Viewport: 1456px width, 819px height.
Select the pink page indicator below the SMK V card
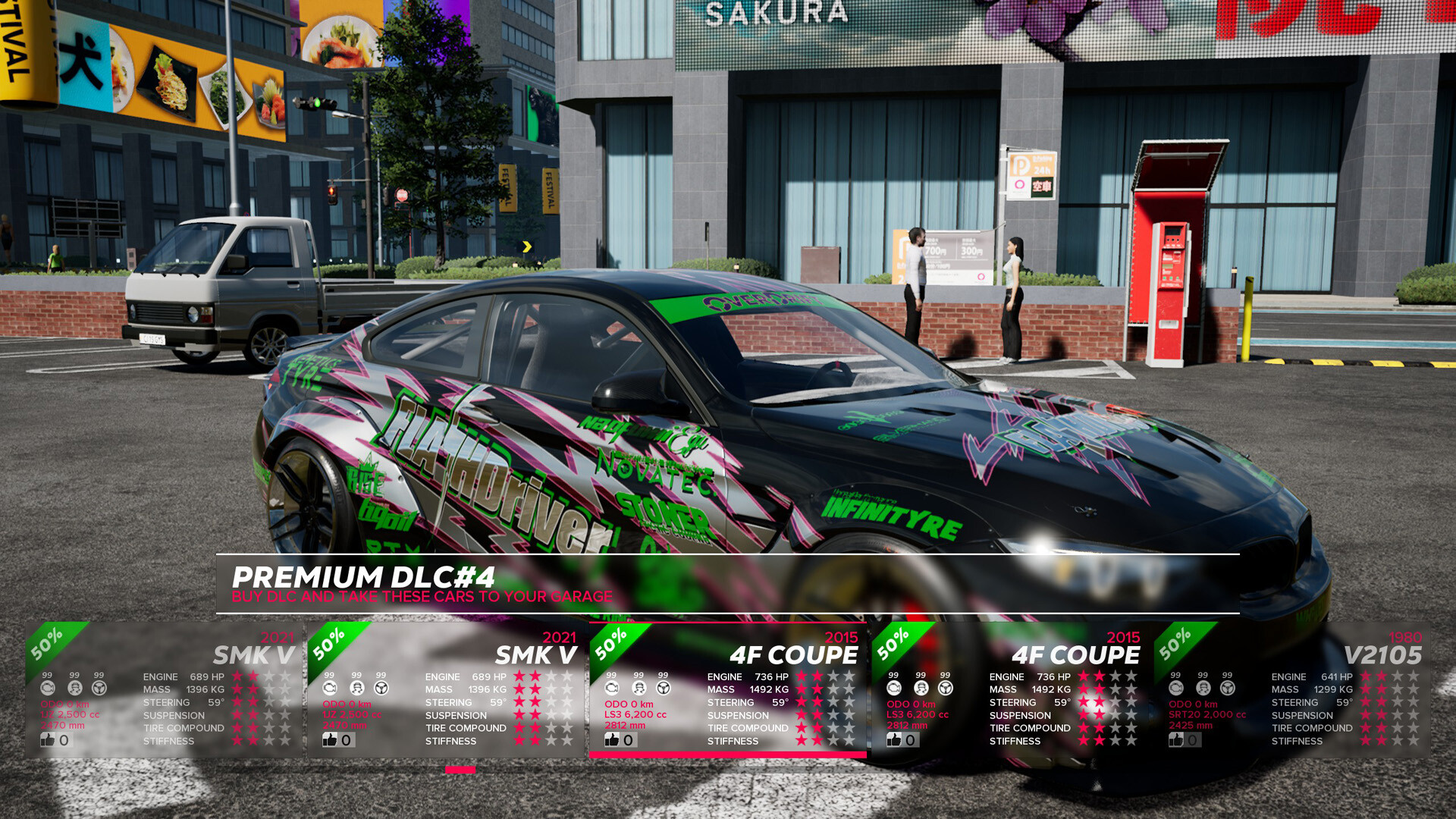(x=460, y=770)
